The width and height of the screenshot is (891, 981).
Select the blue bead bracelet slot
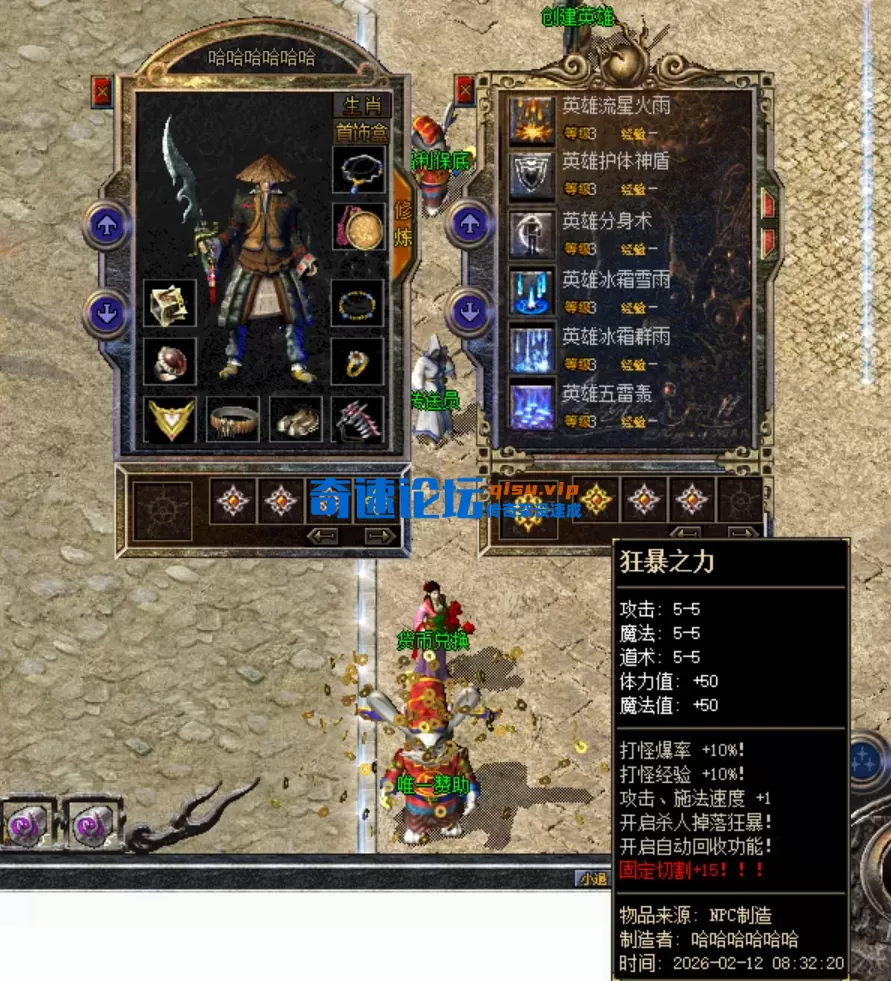click(x=358, y=303)
